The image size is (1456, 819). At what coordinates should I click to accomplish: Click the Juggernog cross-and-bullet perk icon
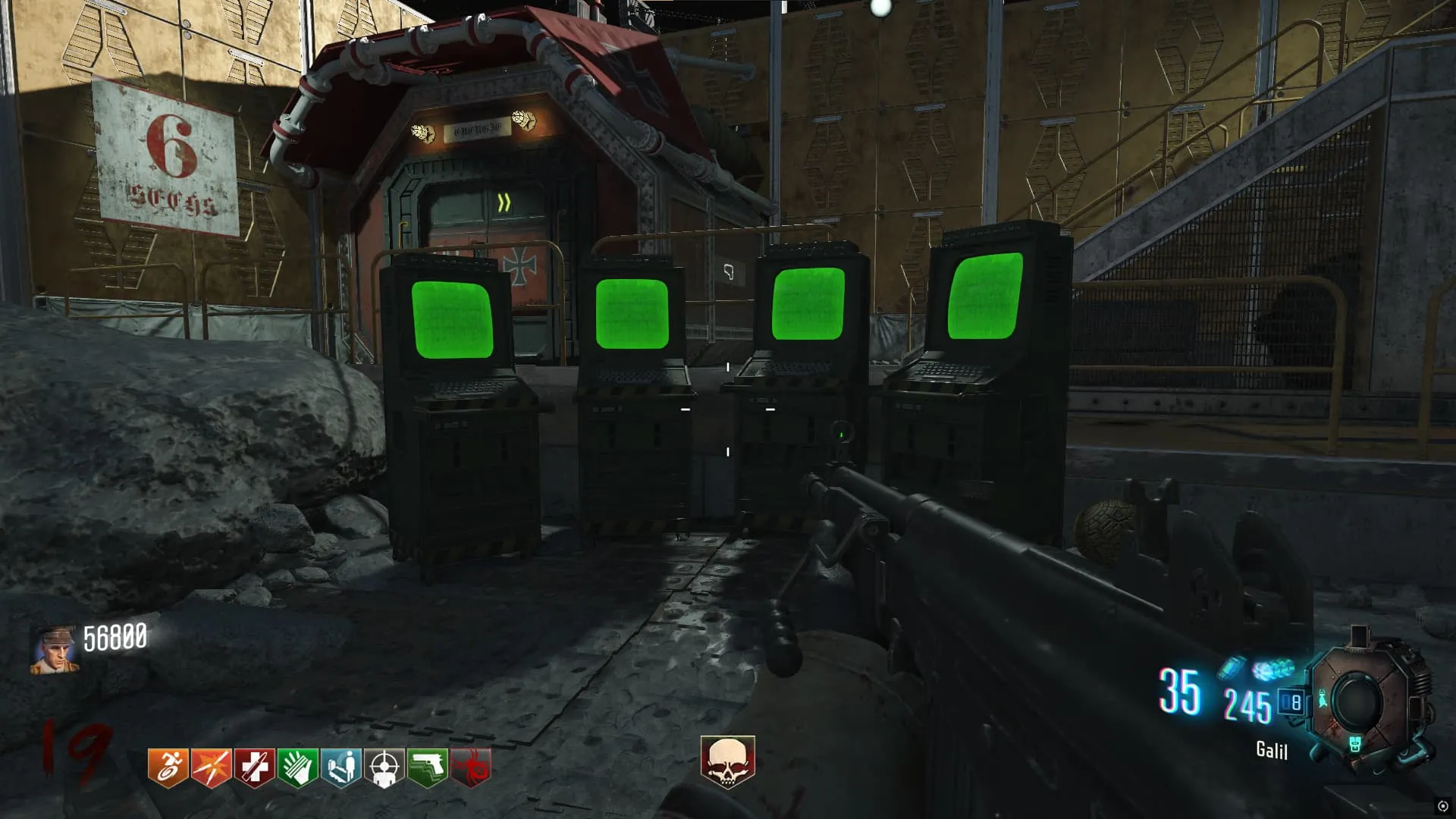[254, 767]
